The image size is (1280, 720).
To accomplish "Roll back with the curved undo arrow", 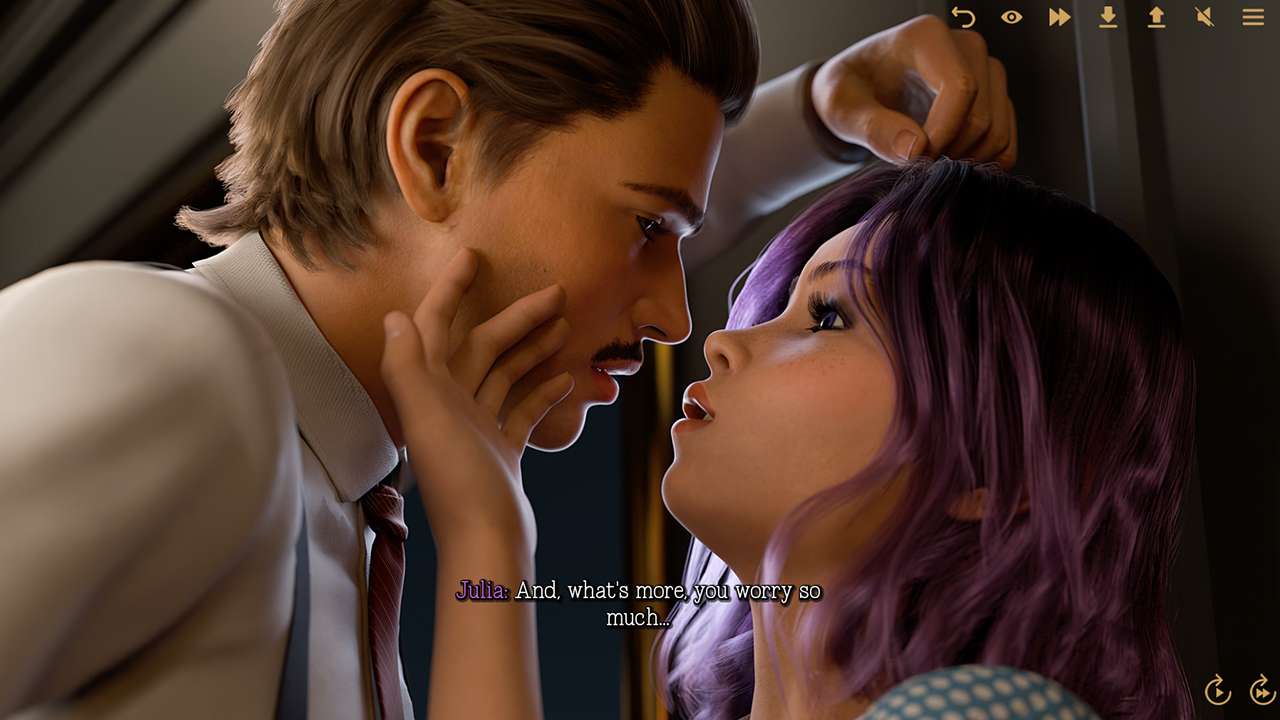I will pos(963,17).
